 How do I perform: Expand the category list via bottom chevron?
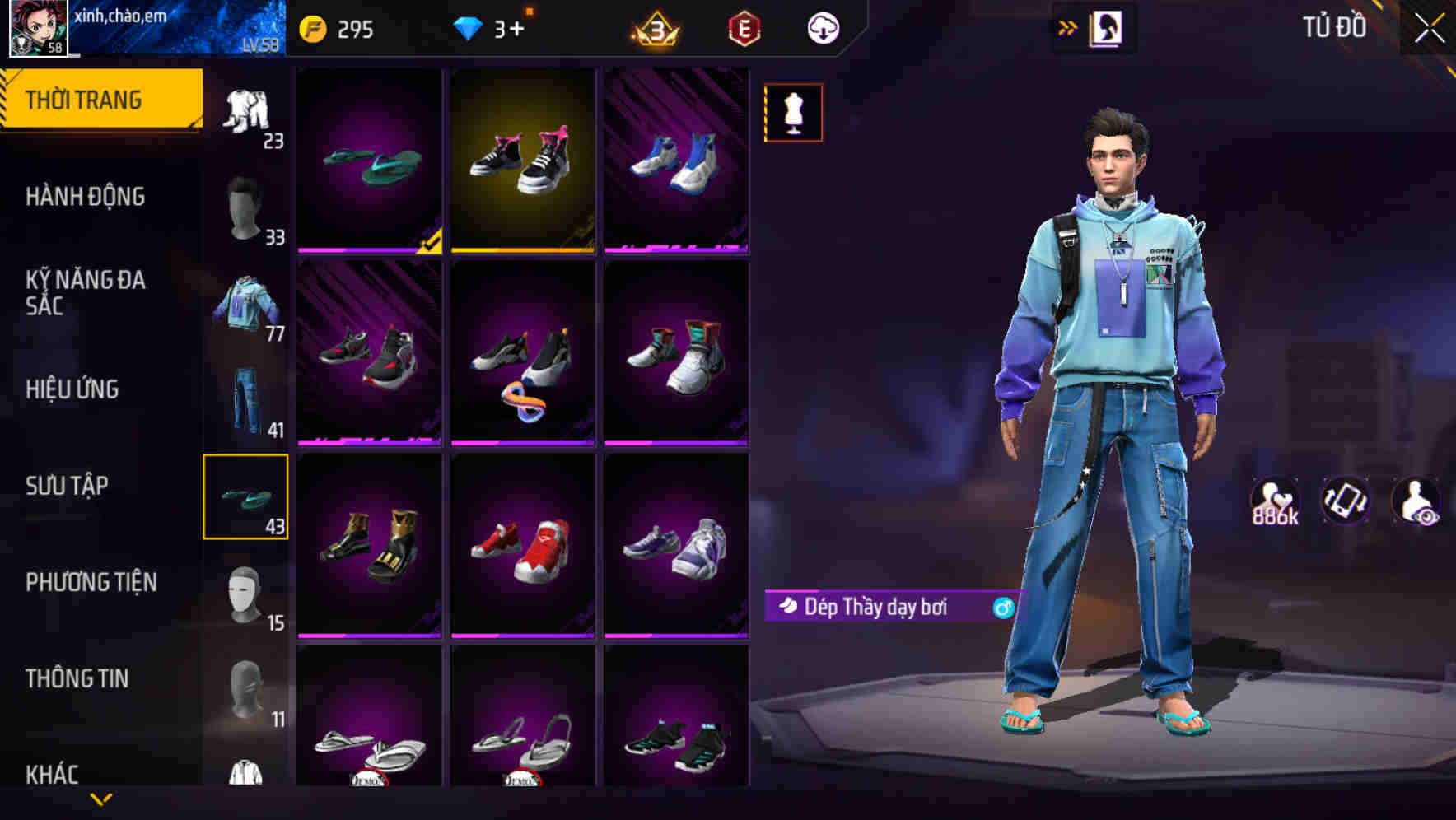point(101,797)
